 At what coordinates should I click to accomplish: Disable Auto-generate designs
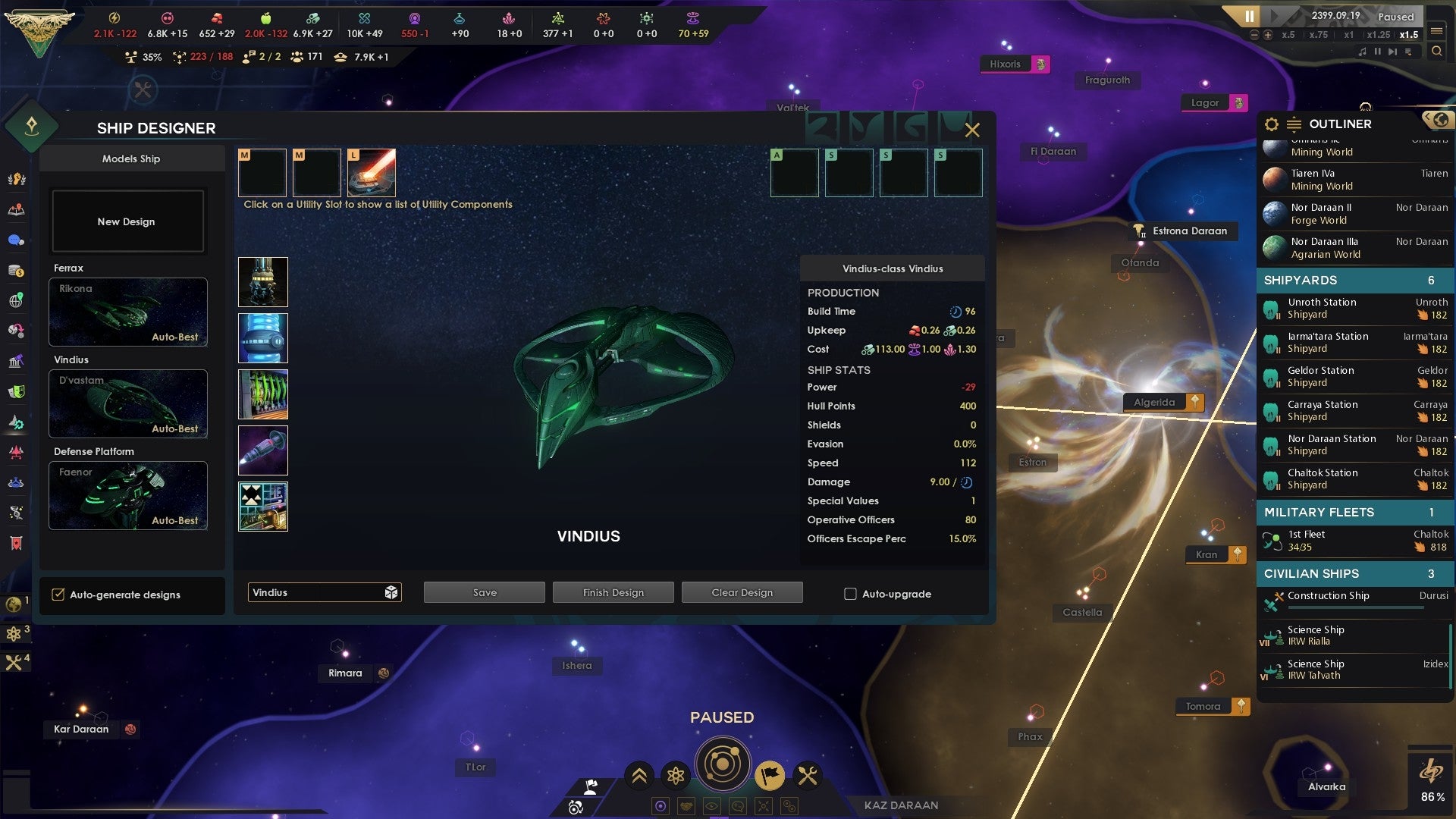(x=59, y=595)
